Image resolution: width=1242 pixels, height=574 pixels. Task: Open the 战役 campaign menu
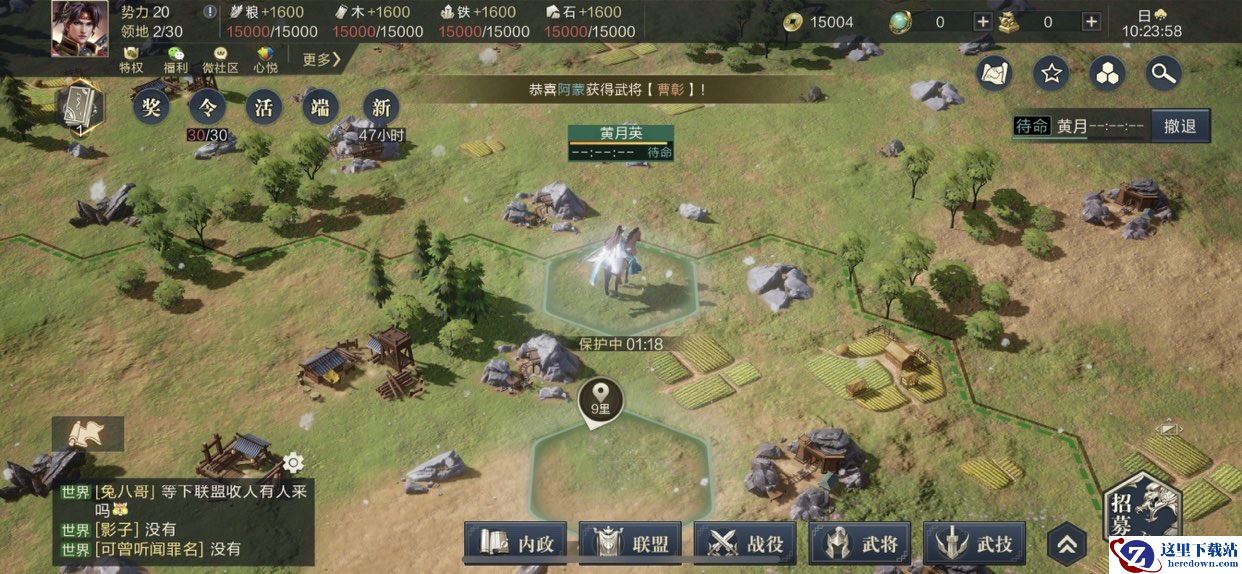[x=746, y=544]
